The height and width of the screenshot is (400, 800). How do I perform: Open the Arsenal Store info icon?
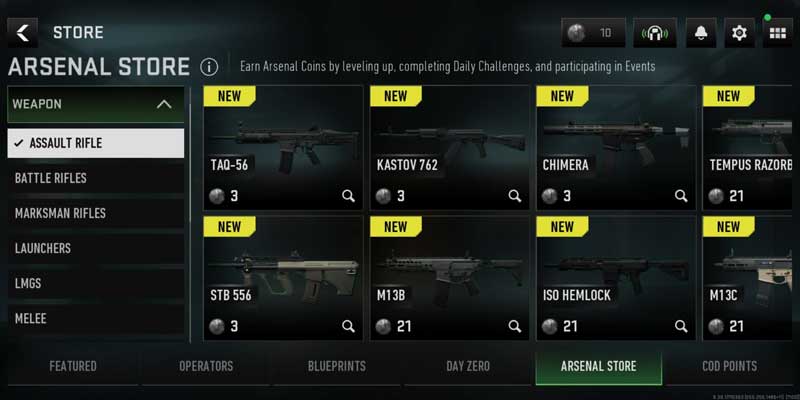(x=208, y=68)
